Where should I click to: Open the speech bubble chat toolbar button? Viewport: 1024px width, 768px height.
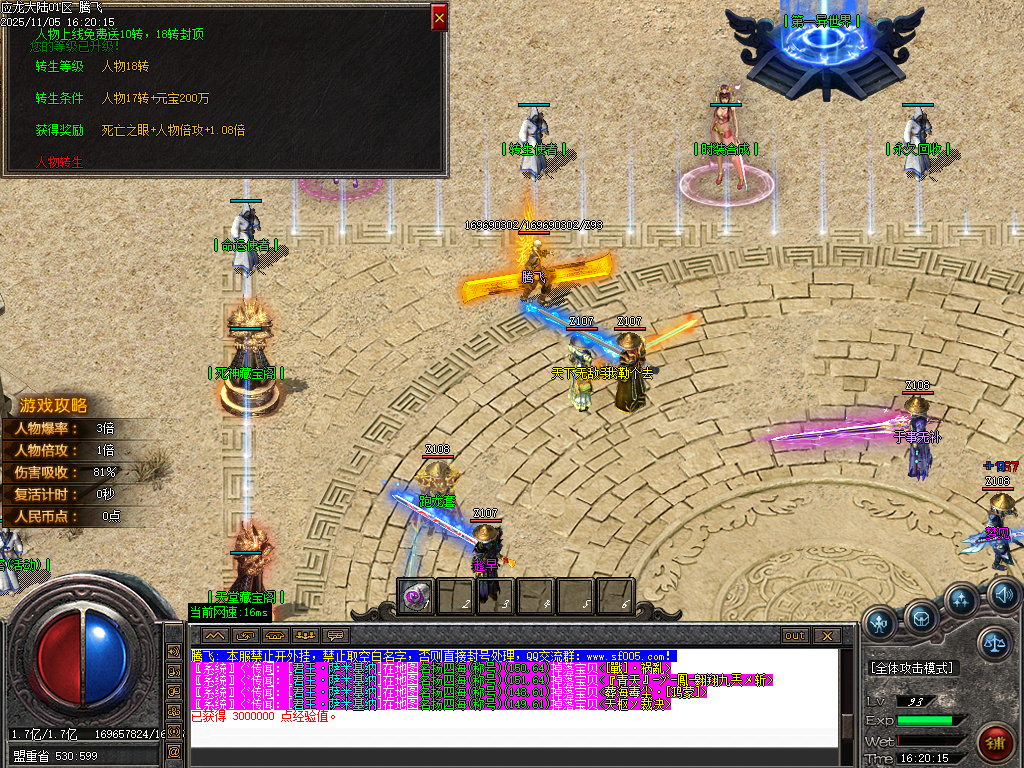335,636
